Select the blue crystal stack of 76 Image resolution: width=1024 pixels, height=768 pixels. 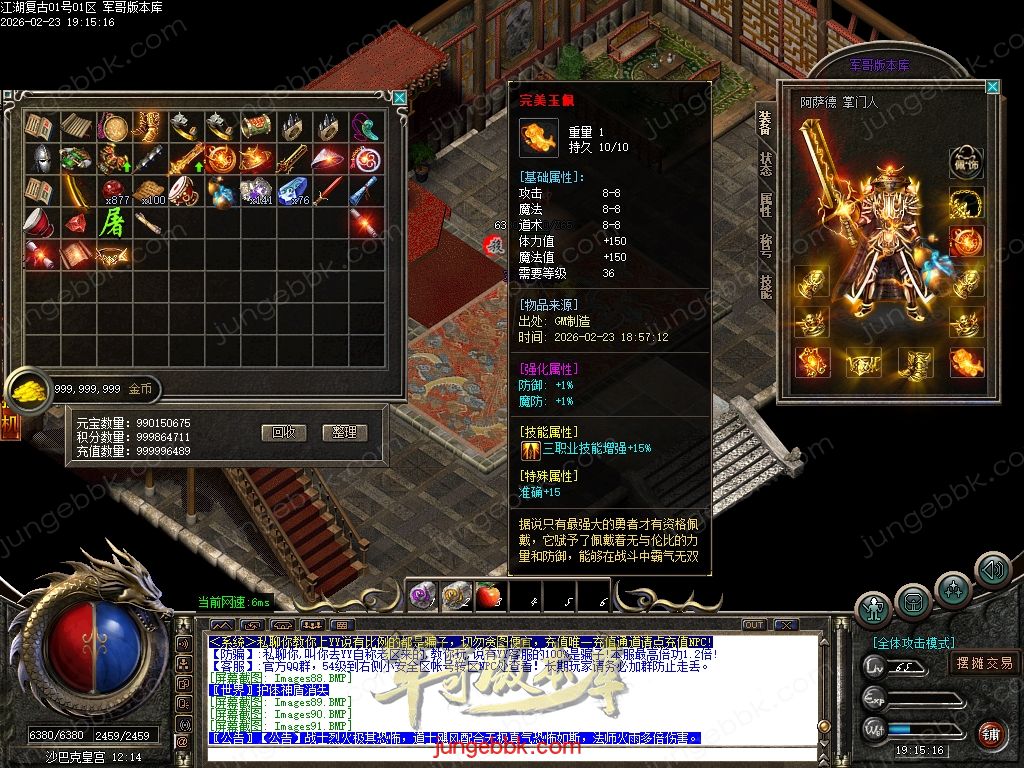coord(294,190)
